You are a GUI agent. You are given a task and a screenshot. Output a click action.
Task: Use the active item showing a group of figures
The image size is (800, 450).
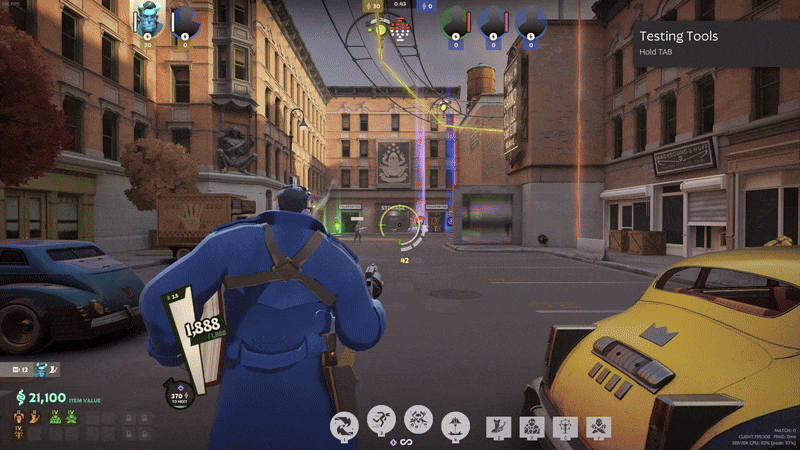[531, 427]
